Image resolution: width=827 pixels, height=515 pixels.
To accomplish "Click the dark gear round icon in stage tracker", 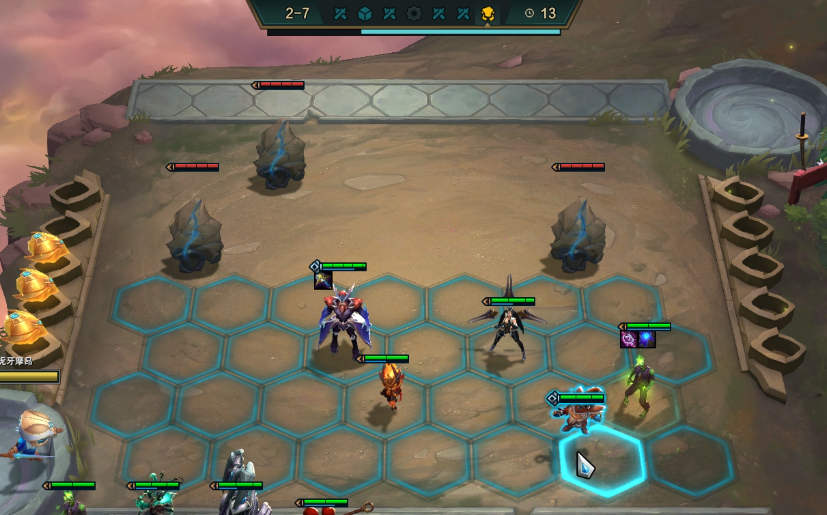I will [x=414, y=14].
